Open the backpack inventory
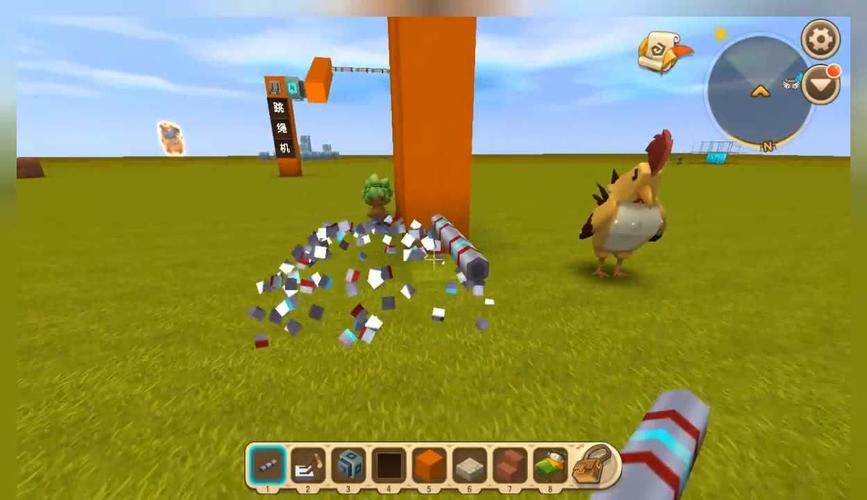This screenshot has height=500, width=867. (595, 464)
